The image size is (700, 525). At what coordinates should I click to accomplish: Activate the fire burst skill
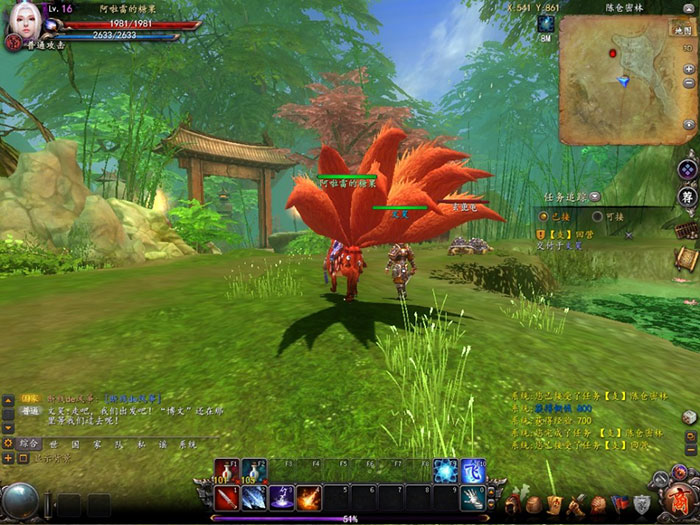[x=308, y=497]
